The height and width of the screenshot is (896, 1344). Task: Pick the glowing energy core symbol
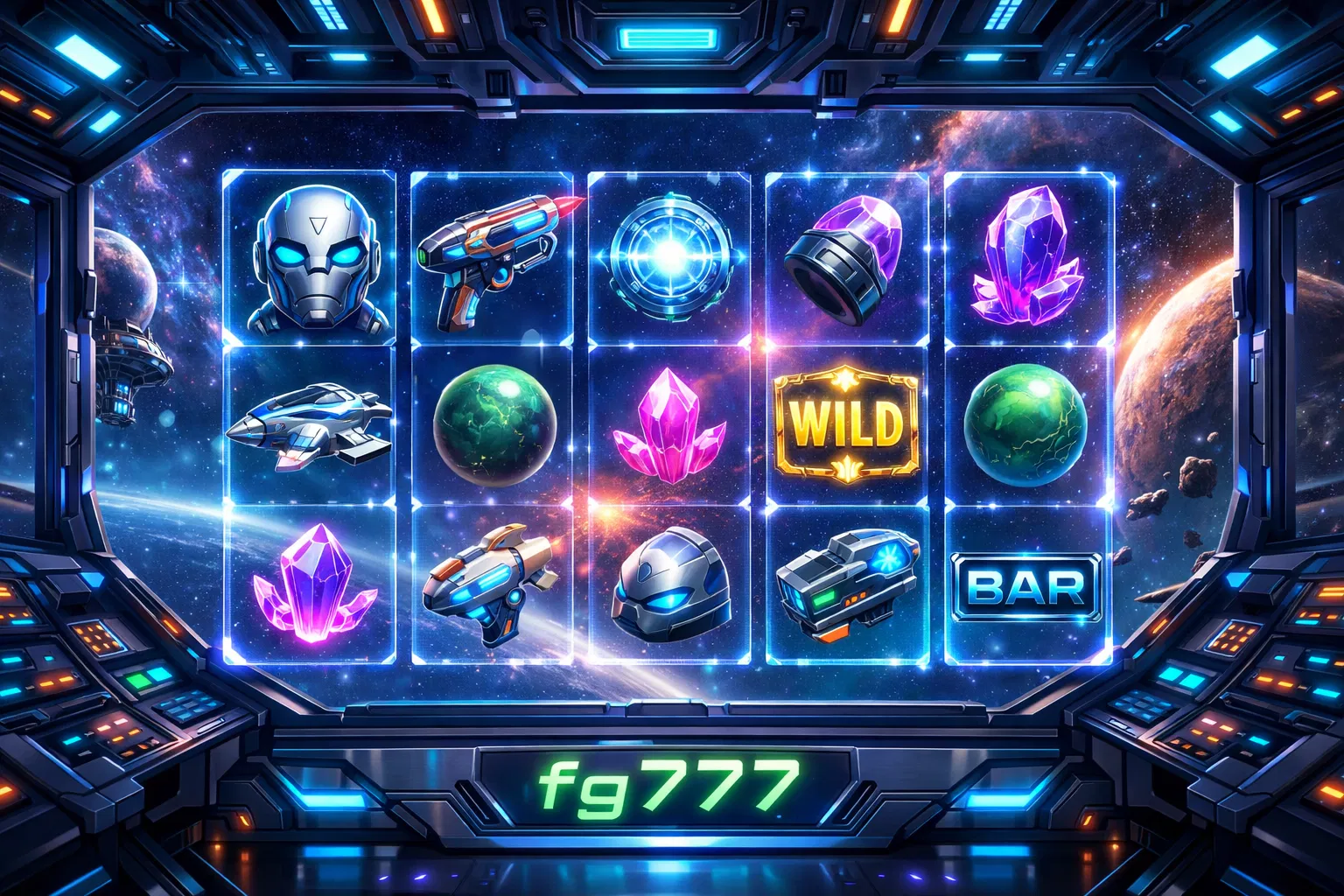tap(668, 255)
